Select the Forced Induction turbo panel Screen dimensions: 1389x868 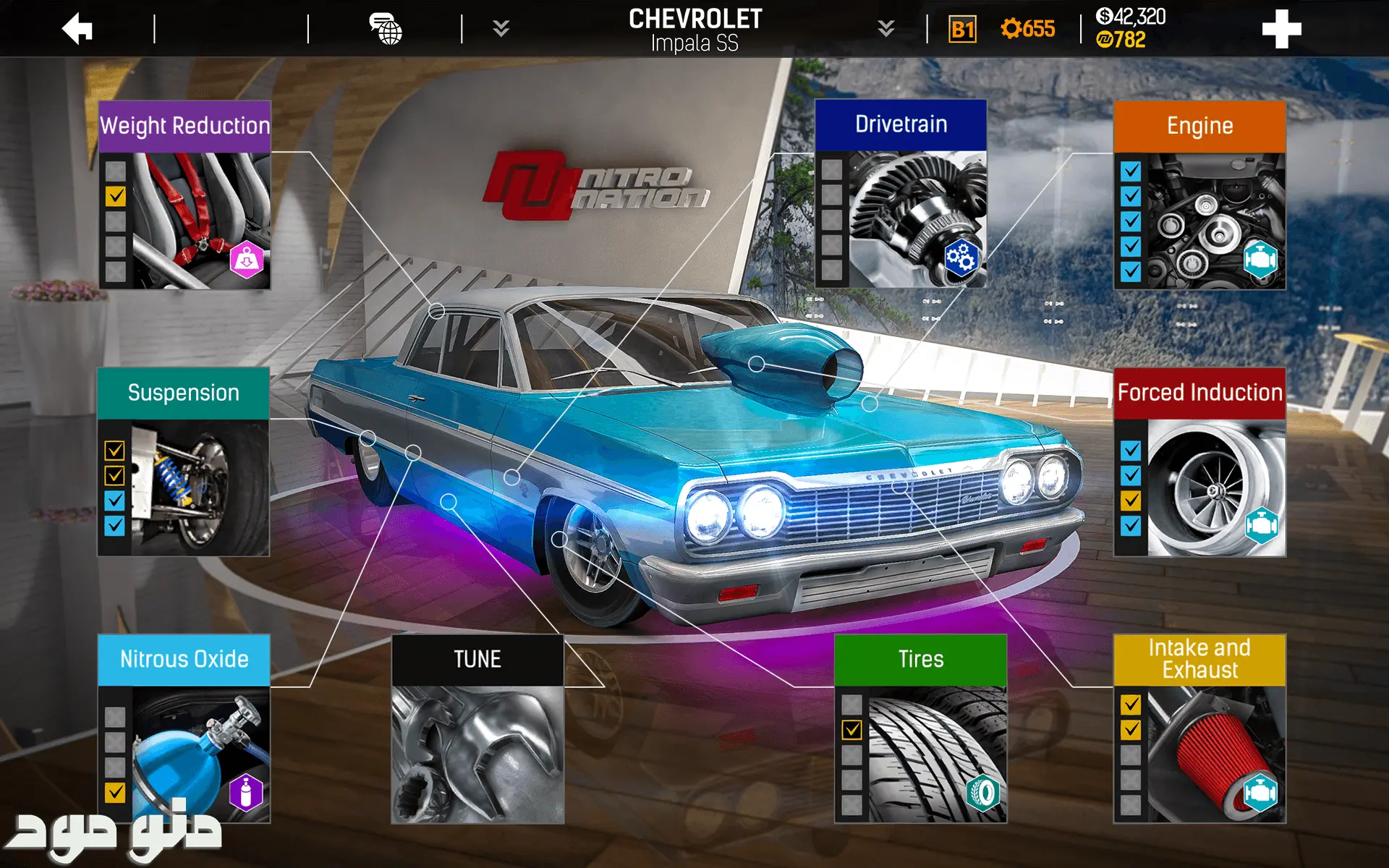click(x=1199, y=462)
